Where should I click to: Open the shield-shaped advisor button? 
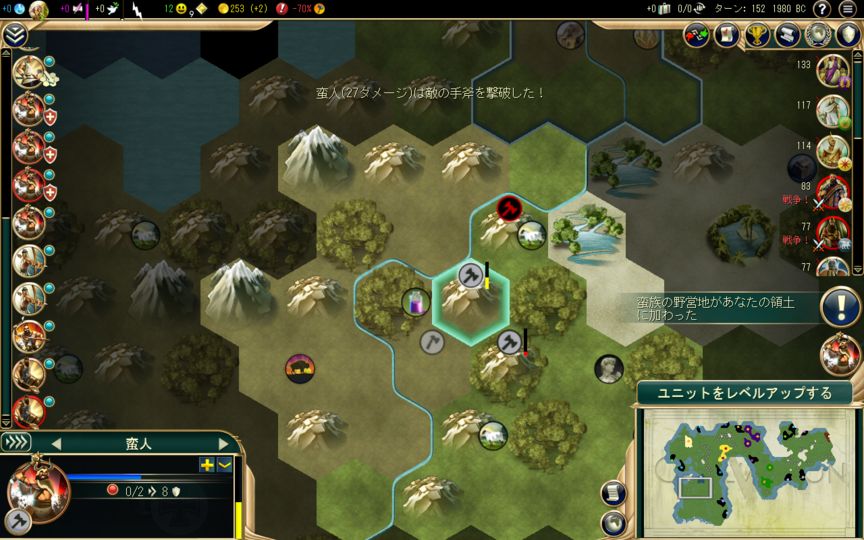(849, 34)
